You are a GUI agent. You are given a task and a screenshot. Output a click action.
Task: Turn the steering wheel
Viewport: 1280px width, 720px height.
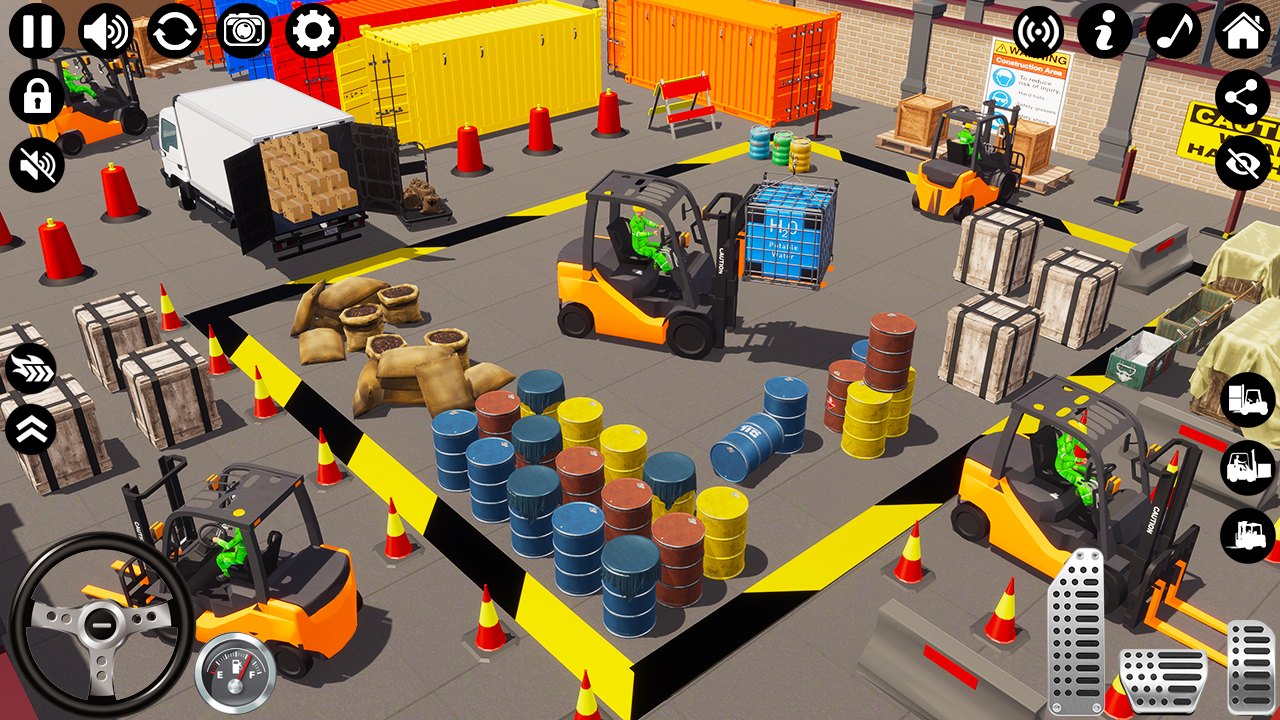click(100, 625)
